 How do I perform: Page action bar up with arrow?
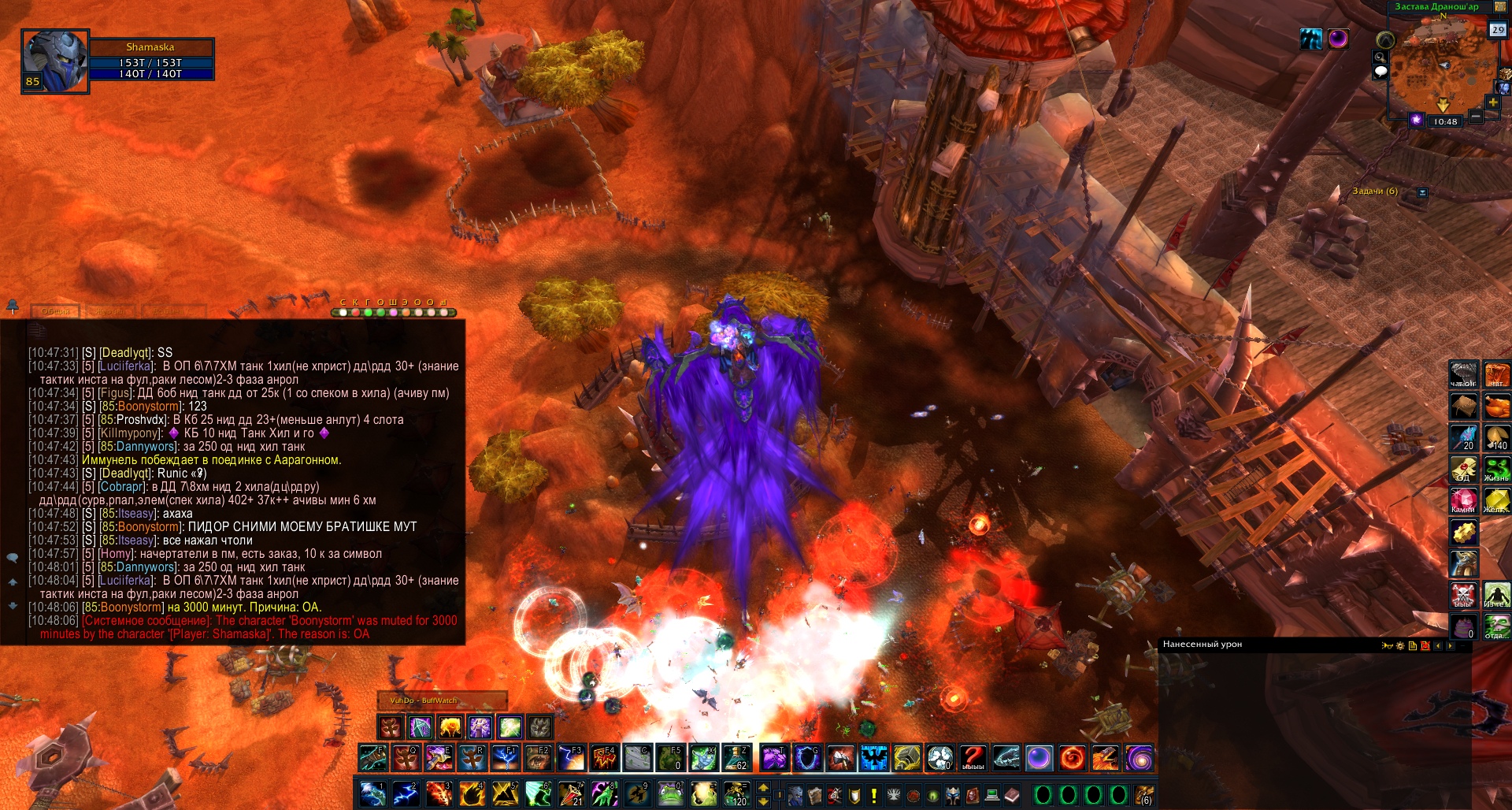(763, 787)
